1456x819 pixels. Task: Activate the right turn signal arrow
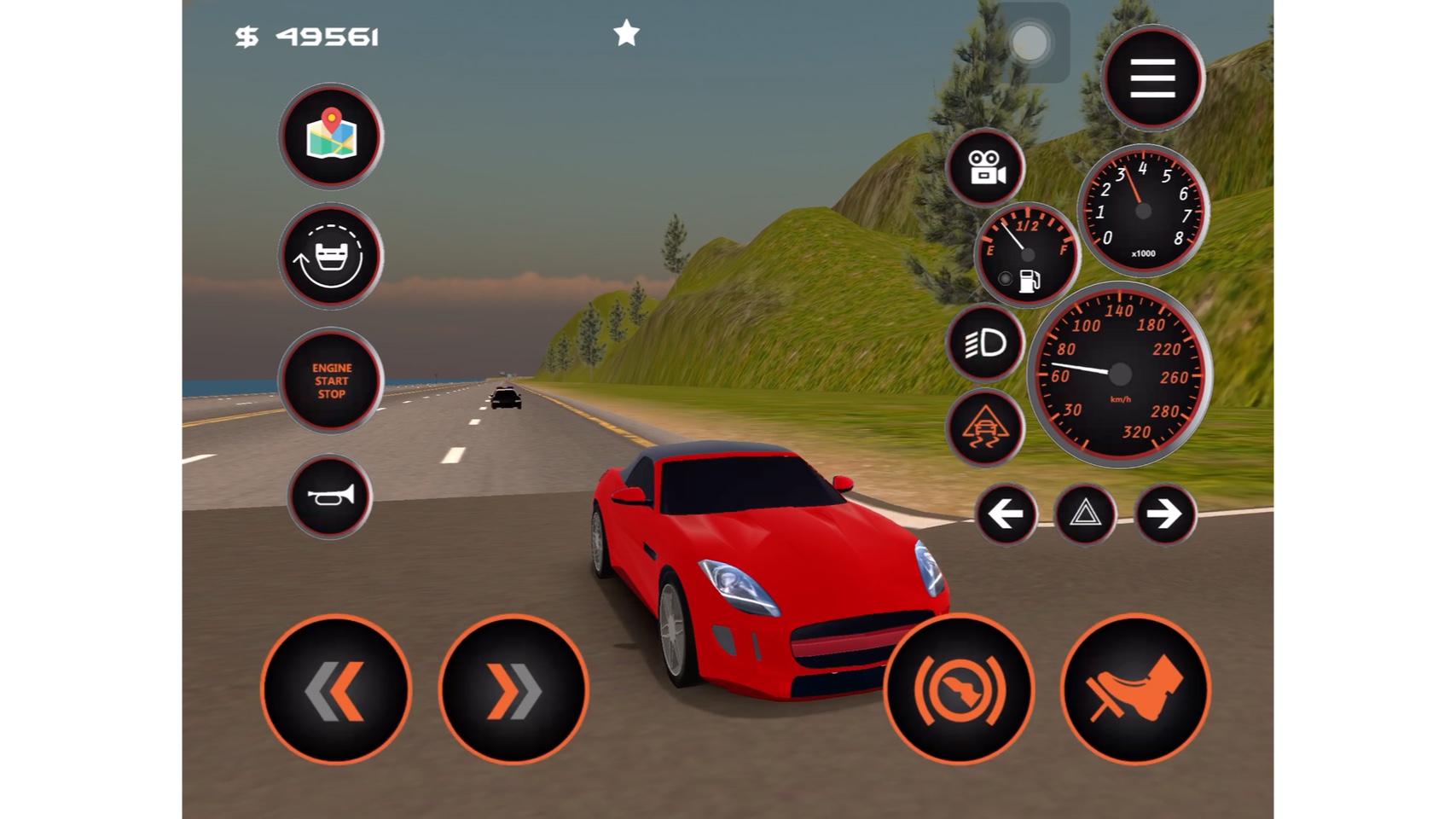(1164, 514)
